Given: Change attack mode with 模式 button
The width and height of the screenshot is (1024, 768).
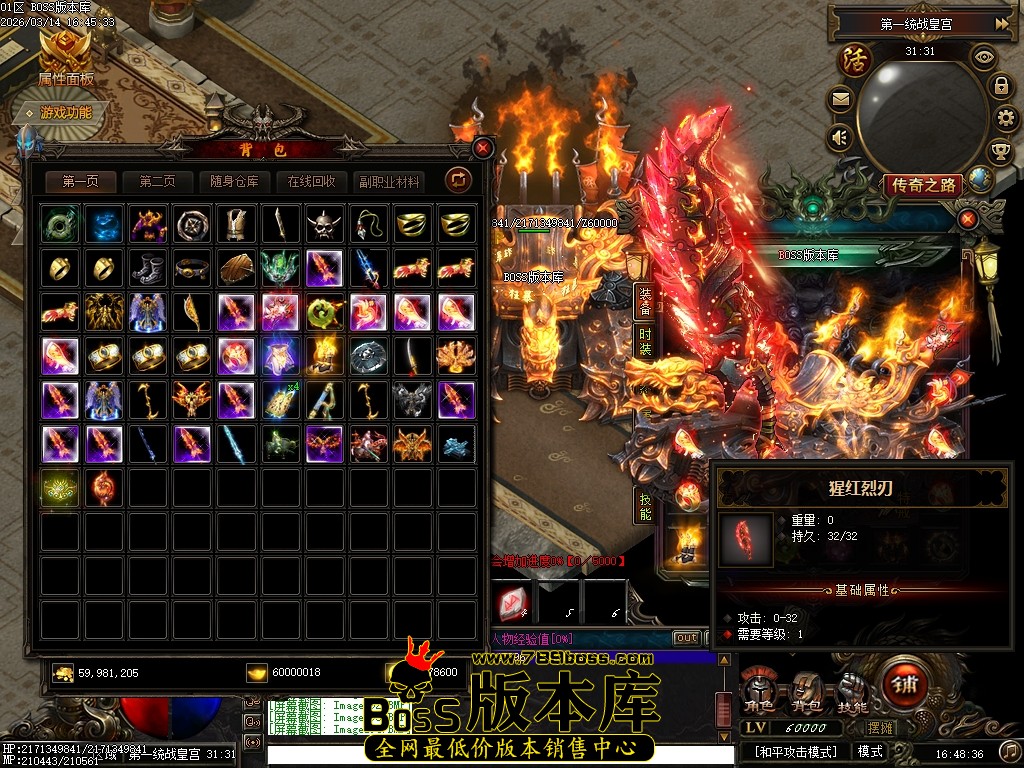Looking at the screenshot, I should coord(870,751).
